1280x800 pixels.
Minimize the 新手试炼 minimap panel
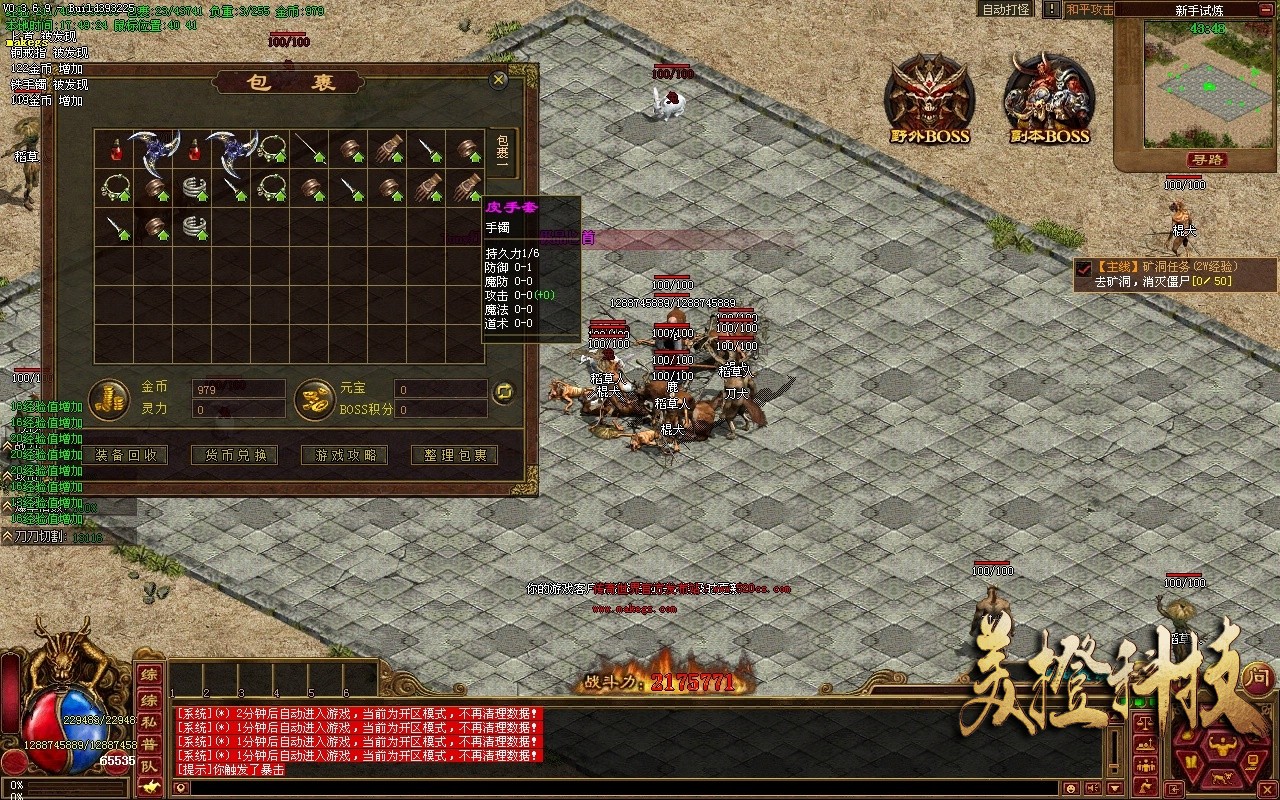[1269, 9]
